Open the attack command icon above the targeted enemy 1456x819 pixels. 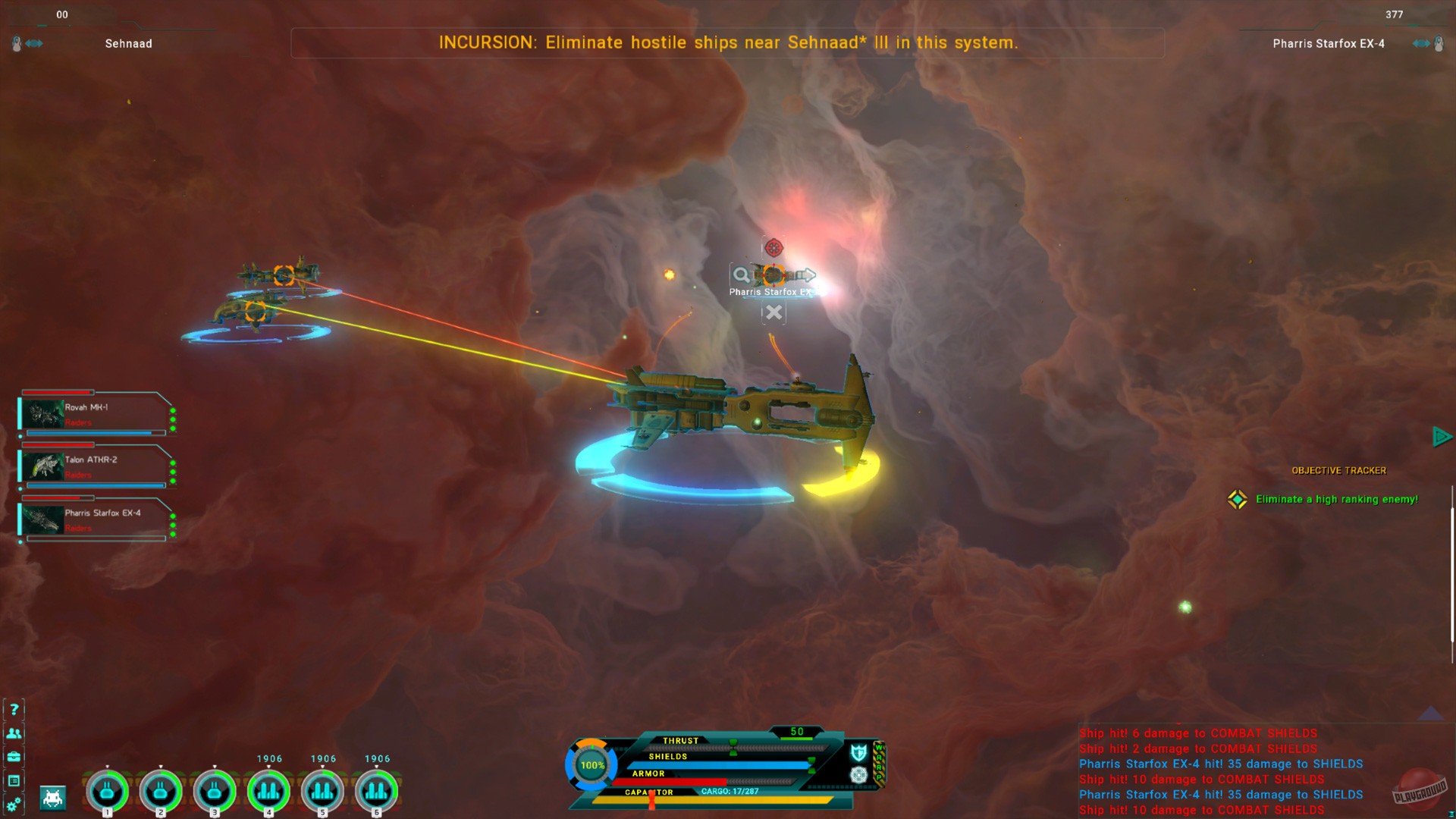(774, 247)
